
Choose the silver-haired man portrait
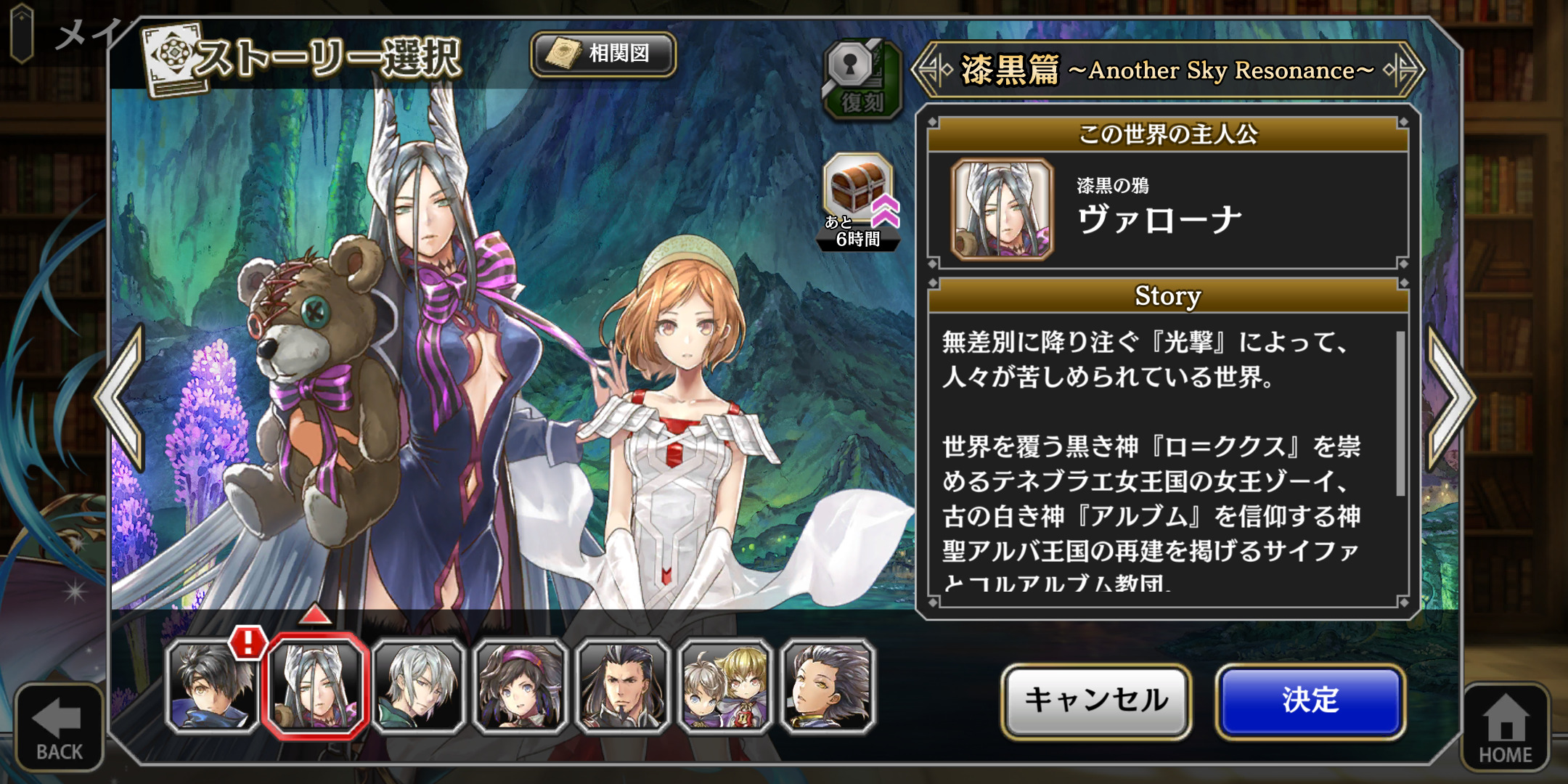(419, 686)
